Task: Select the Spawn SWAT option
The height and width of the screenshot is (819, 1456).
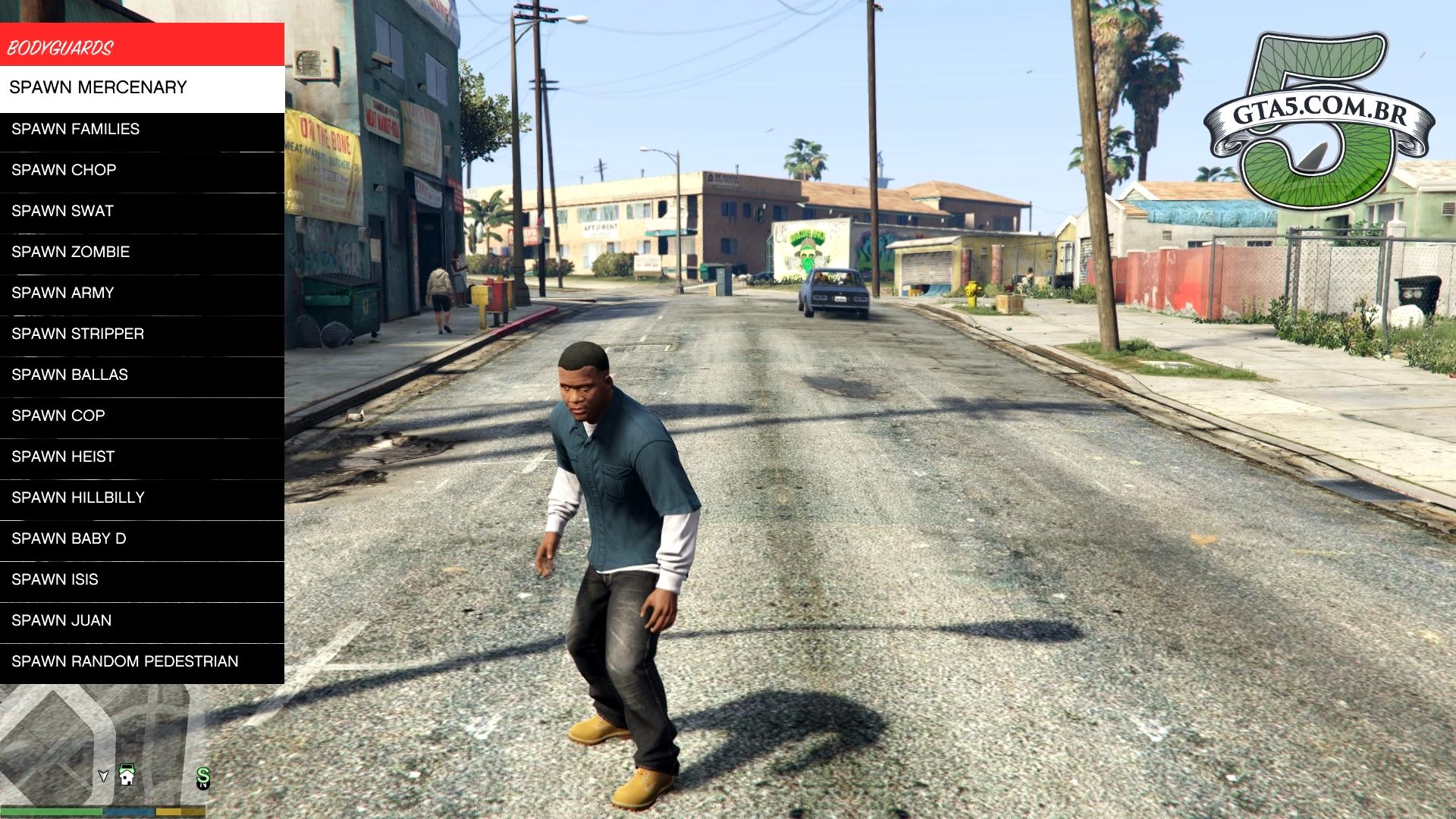Action: coord(142,211)
